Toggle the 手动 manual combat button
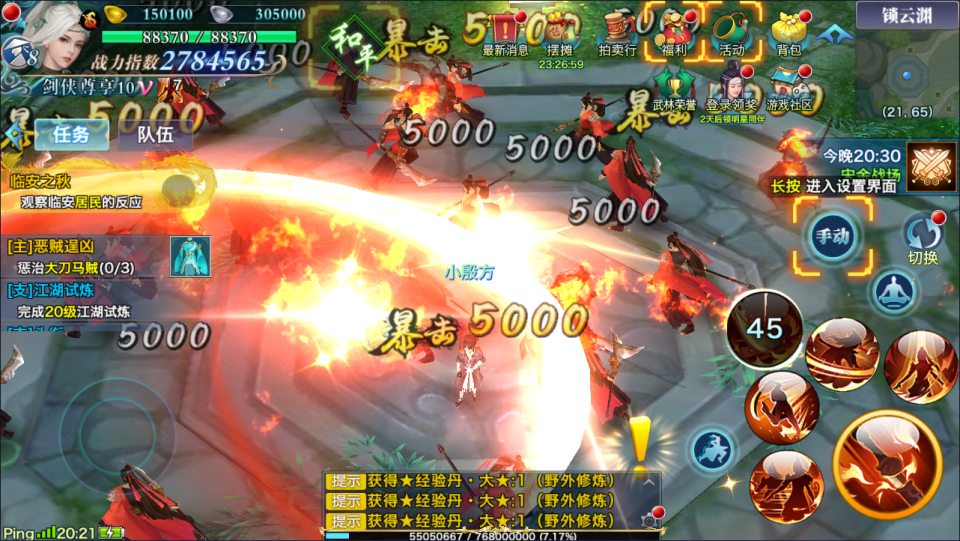Screen dimensions: 960x541 click(832, 236)
